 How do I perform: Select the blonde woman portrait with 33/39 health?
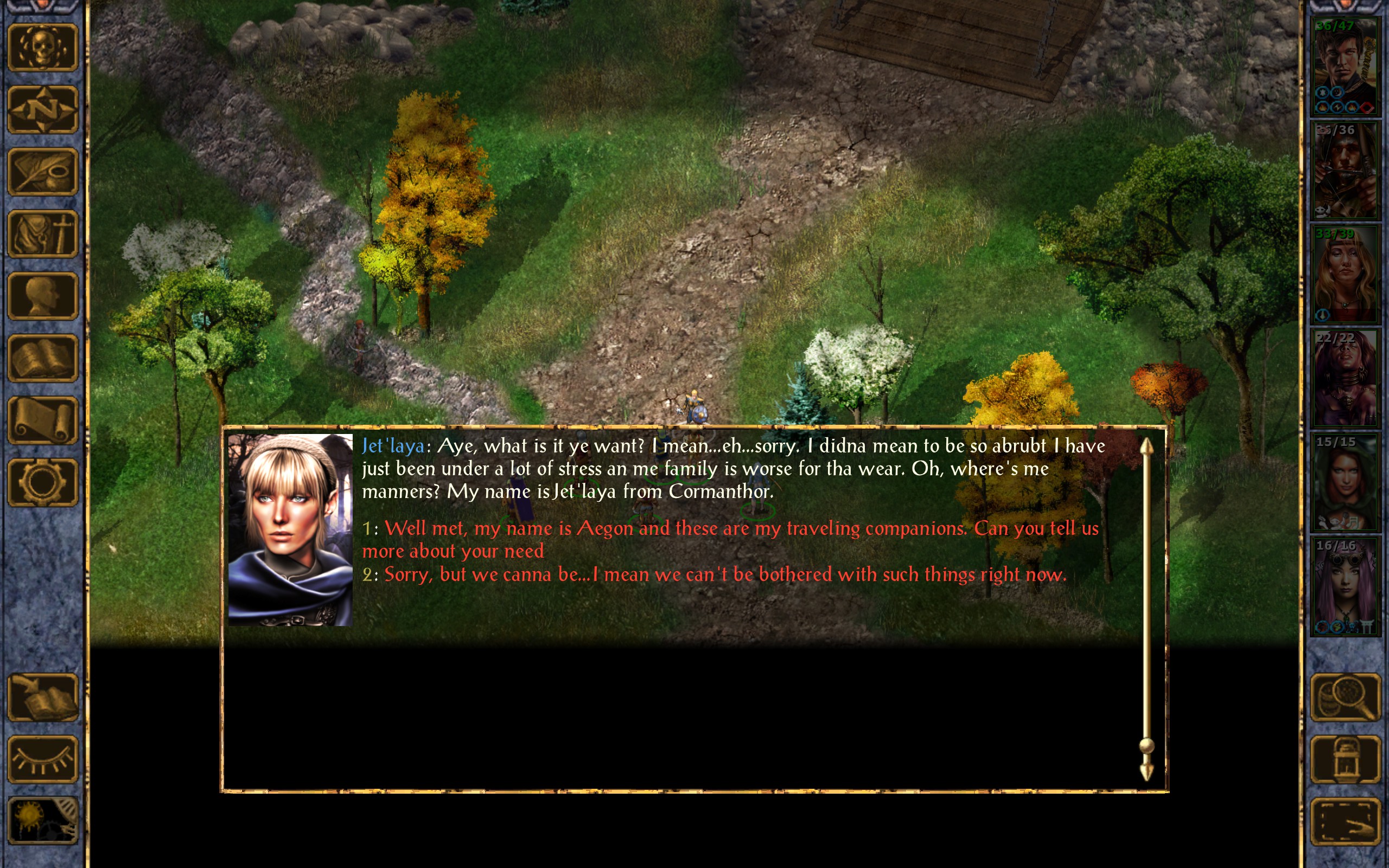pyautogui.click(x=1345, y=274)
